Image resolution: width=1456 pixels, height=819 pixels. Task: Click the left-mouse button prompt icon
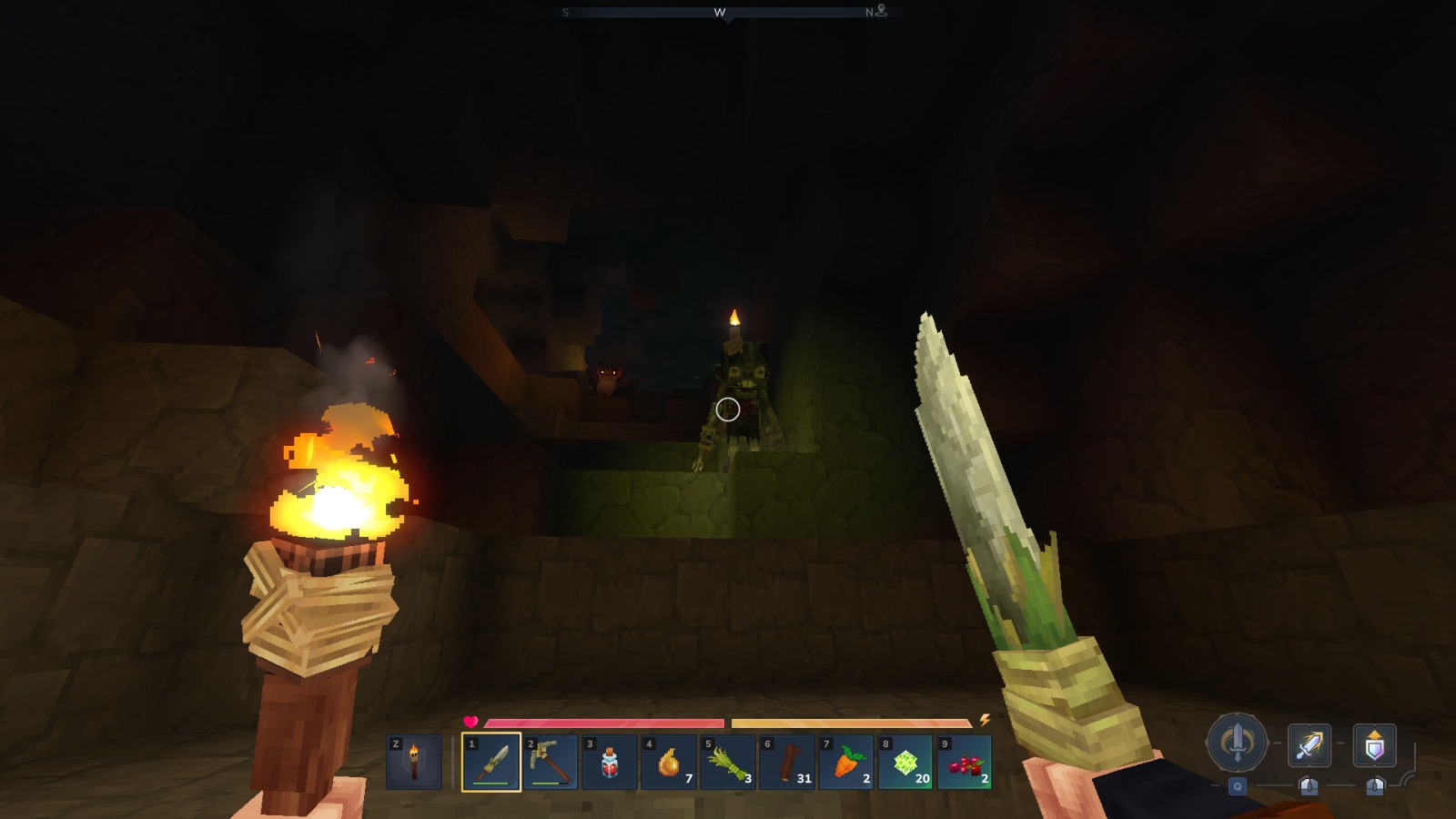[x=1310, y=784]
